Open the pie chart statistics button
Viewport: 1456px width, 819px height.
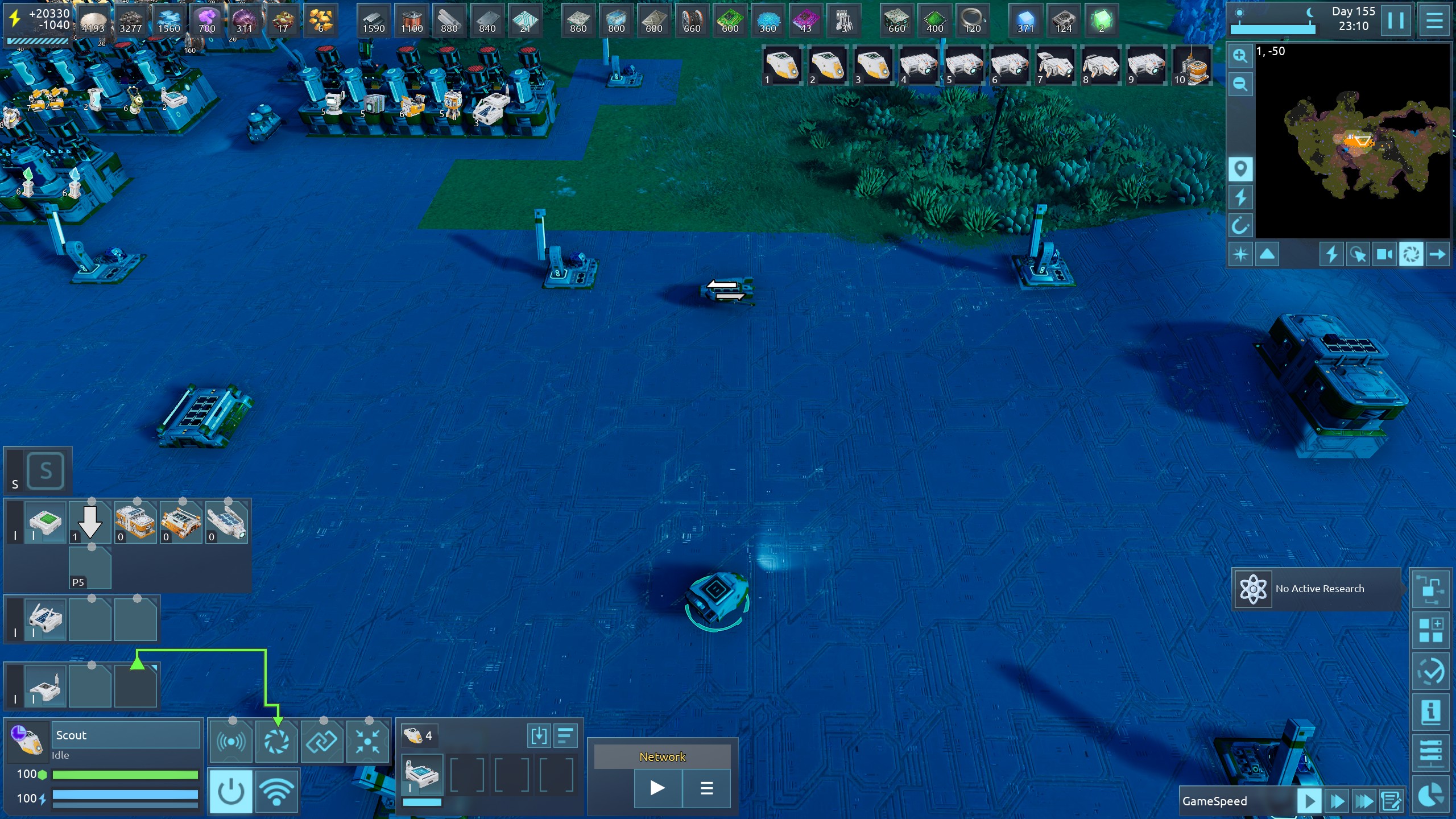(x=1431, y=795)
